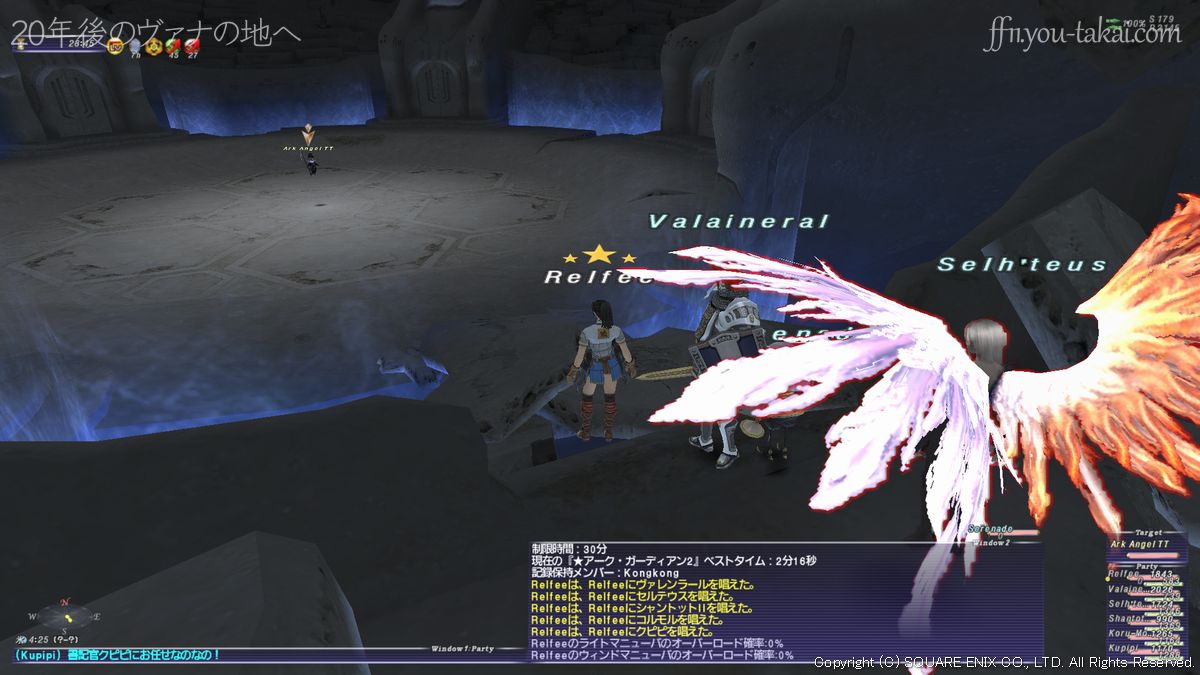Screen dimensions: 1200x675
Task: Check the arrow buff icon showing 27
Action: pyautogui.click(x=192, y=46)
